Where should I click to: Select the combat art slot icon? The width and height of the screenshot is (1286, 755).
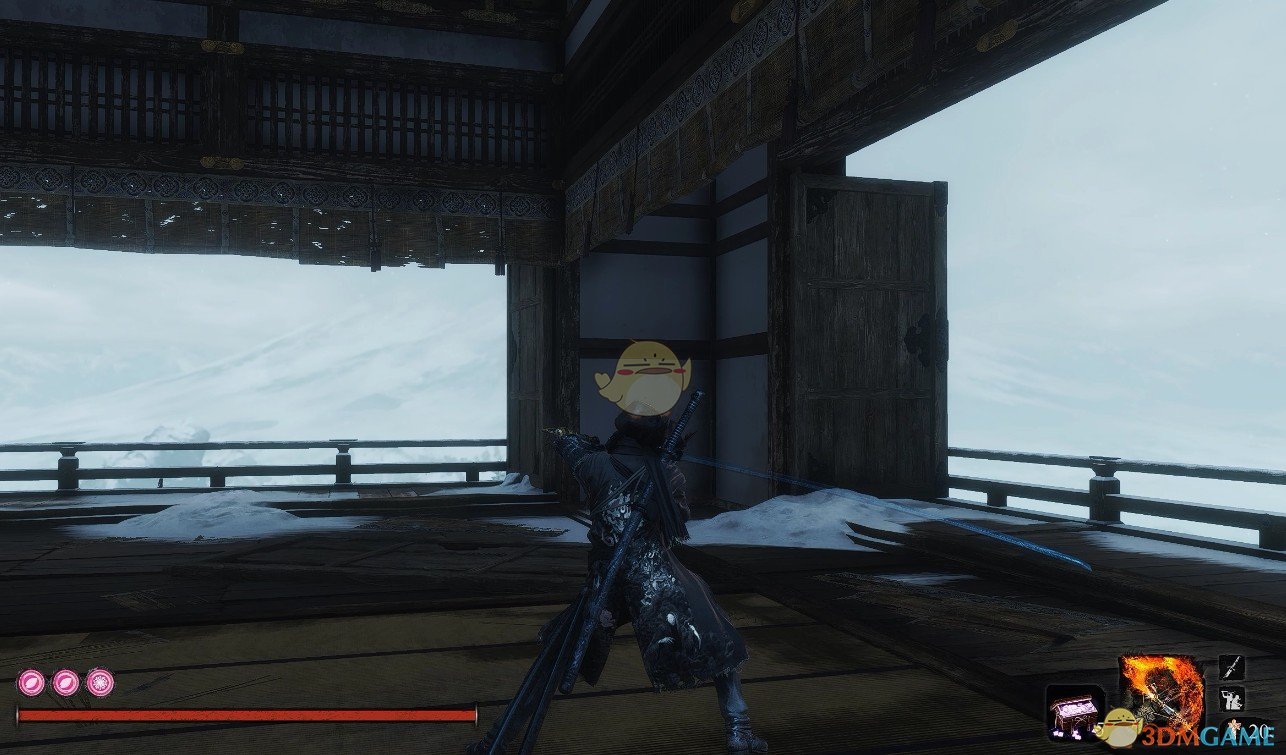1231,699
